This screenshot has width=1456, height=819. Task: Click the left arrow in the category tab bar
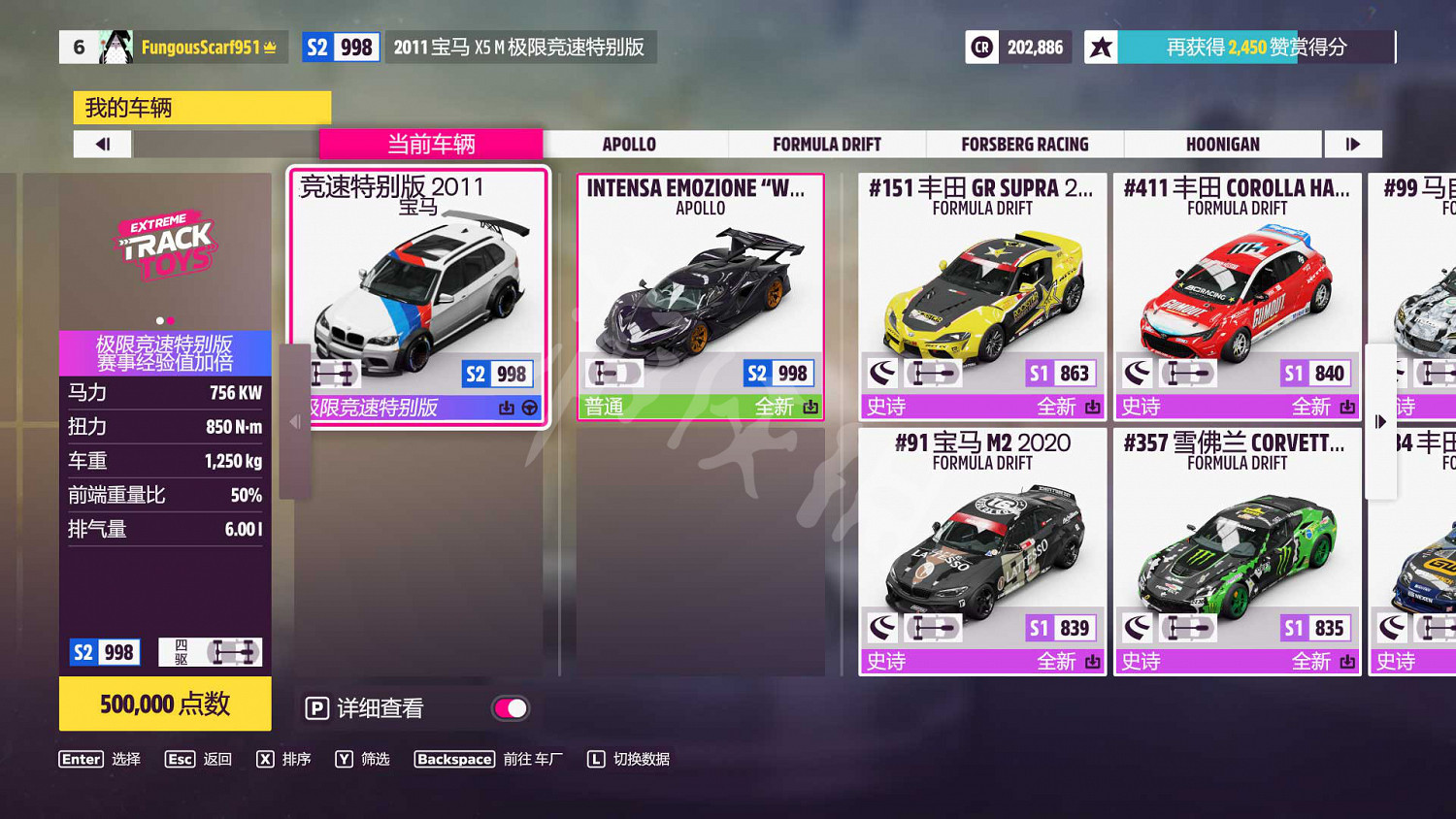tap(102, 144)
